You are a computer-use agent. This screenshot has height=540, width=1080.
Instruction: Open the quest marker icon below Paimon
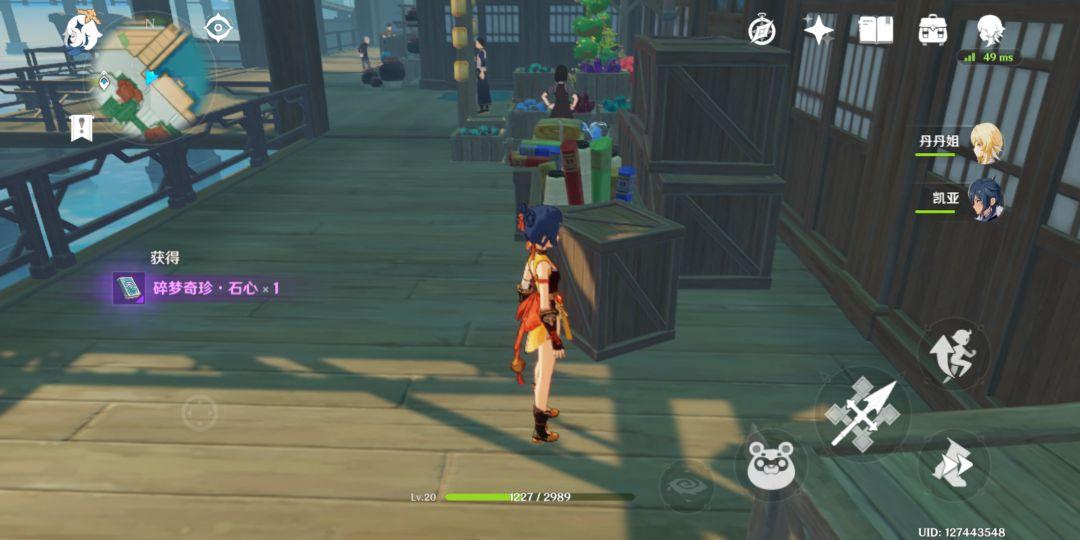click(81, 127)
